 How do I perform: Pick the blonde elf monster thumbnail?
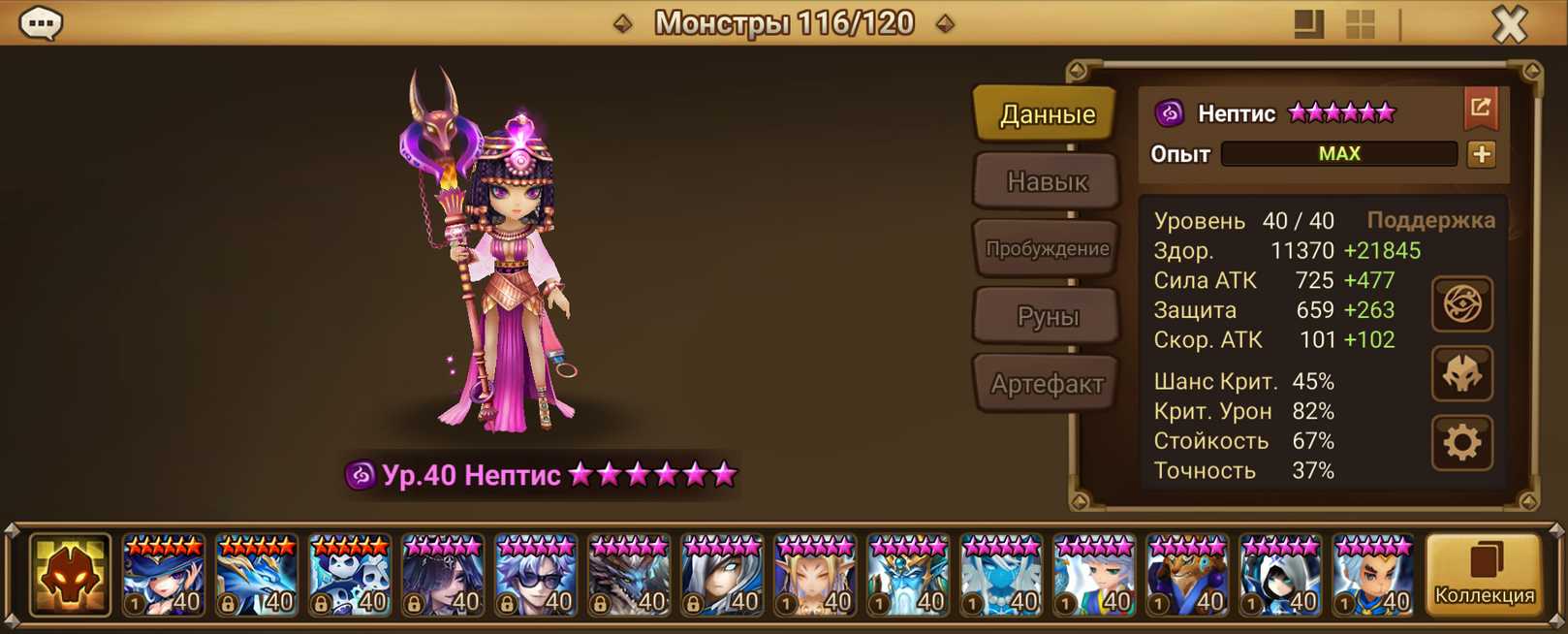(815, 577)
